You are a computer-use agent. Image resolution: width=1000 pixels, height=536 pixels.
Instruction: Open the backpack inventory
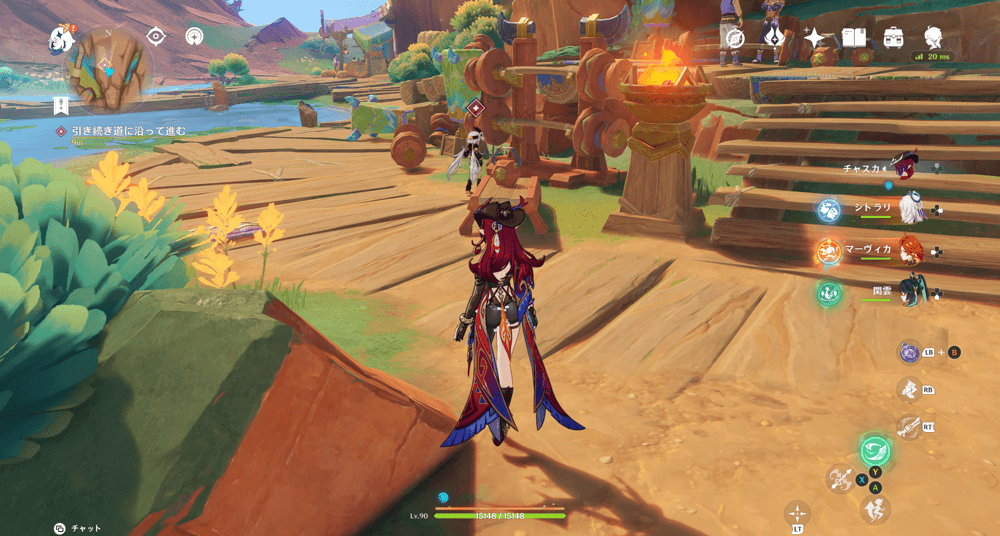tap(893, 38)
